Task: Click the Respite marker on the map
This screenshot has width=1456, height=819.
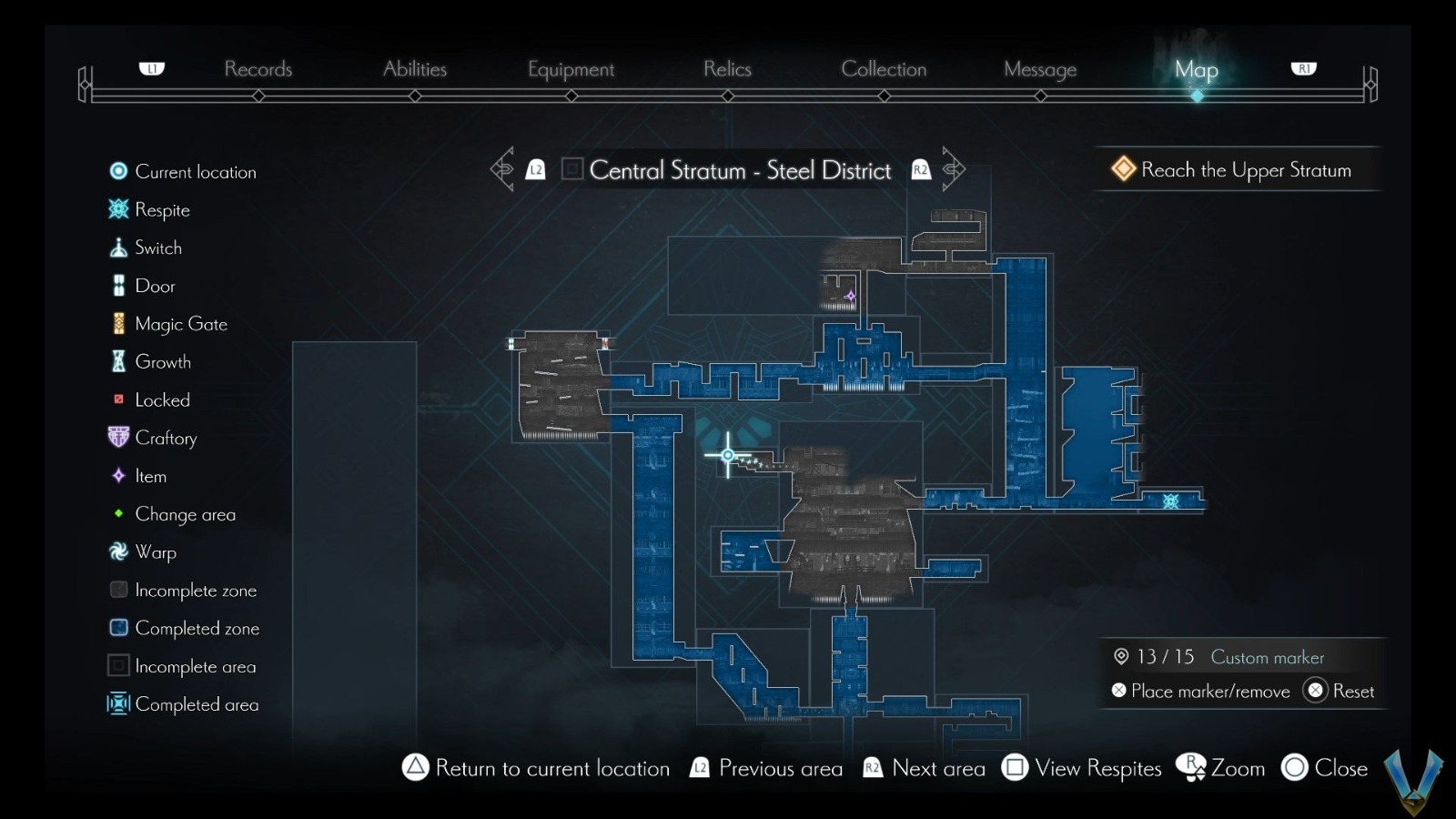Action: 1170,501
